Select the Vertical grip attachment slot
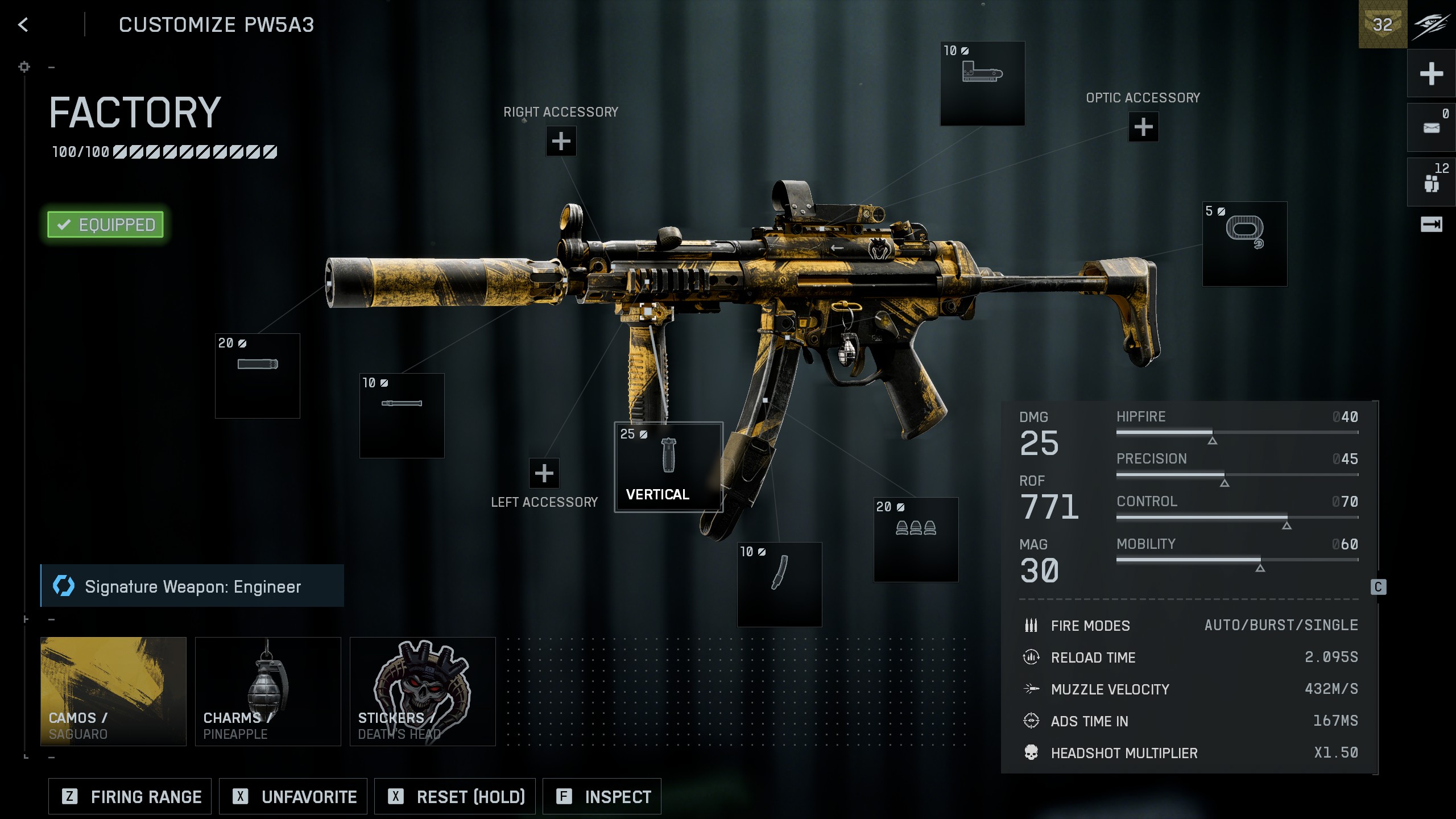The height and width of the screenshot is (819, 1456). click(x=668, y=467)
